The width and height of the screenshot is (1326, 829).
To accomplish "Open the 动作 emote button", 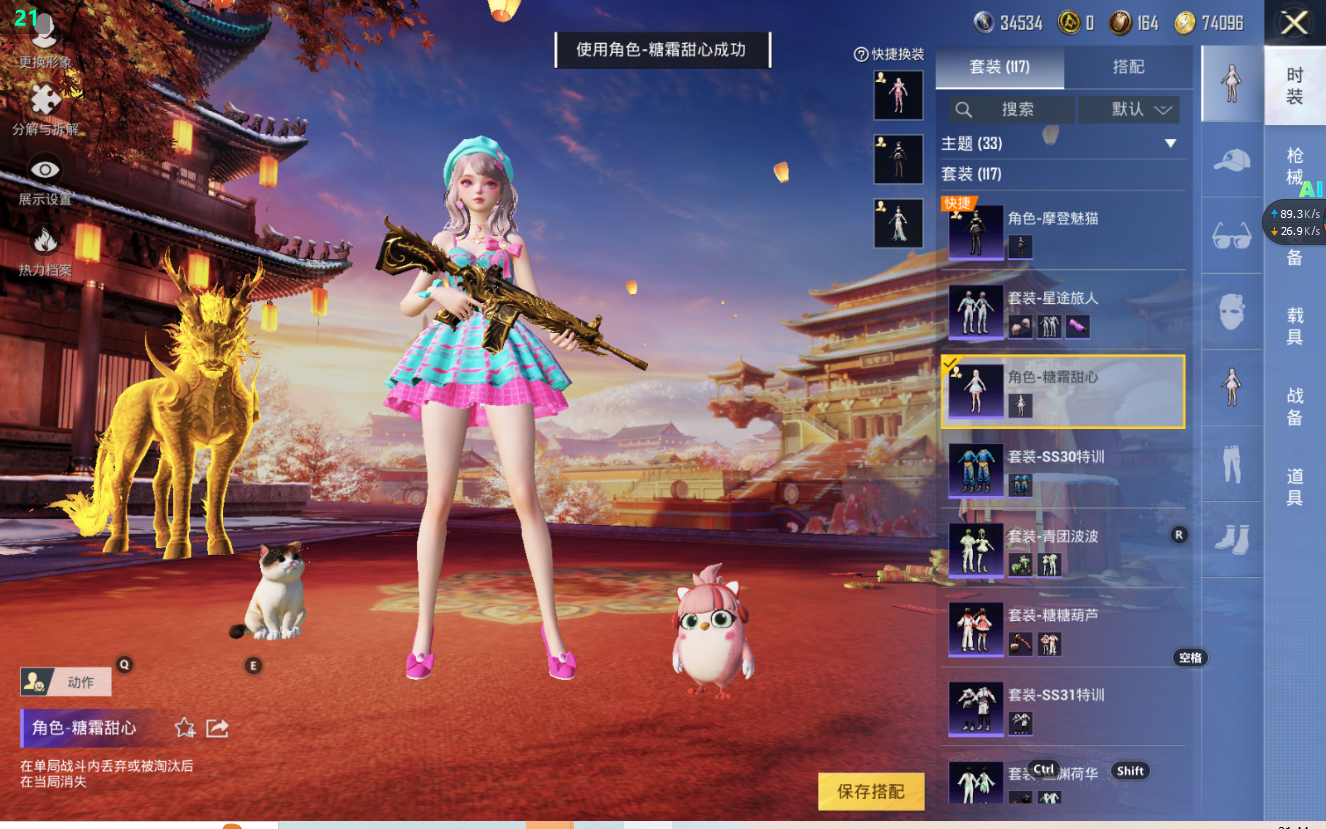I will (66, 683).
